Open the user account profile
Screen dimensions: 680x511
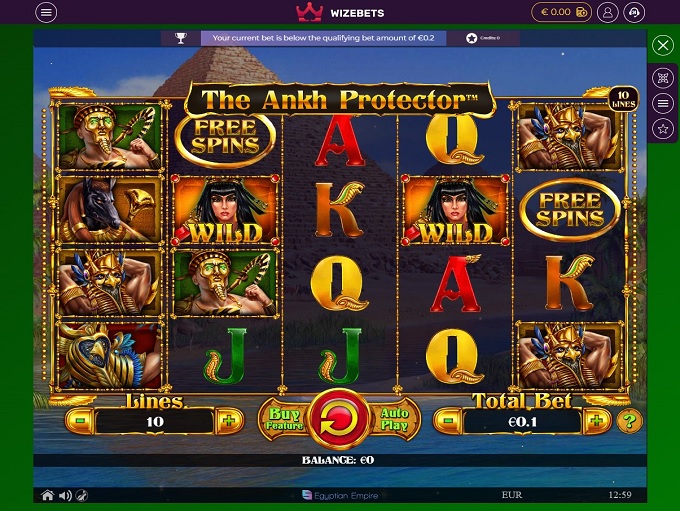click(x=606, y=12)
